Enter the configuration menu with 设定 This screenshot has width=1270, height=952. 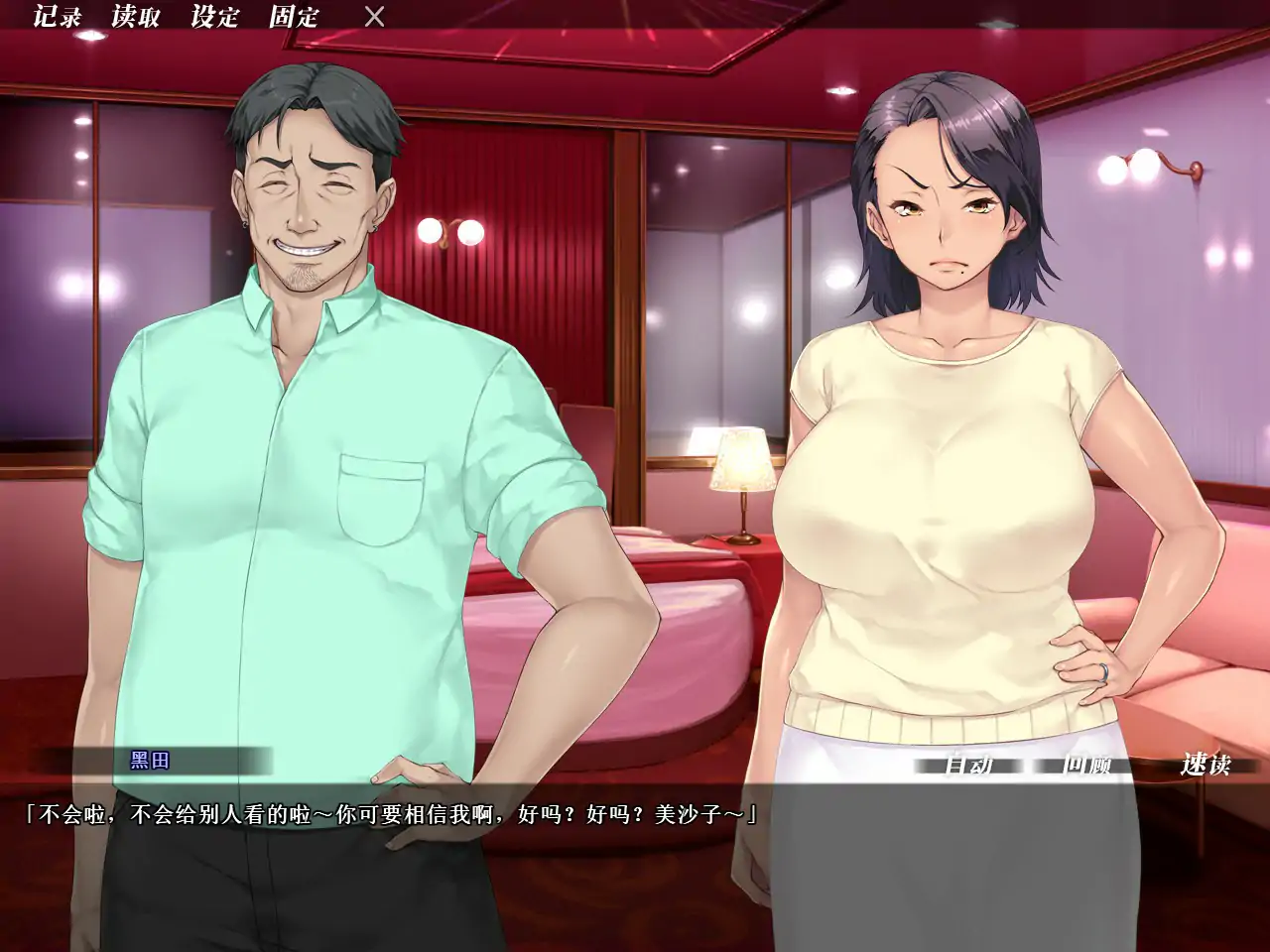point(213,16)
